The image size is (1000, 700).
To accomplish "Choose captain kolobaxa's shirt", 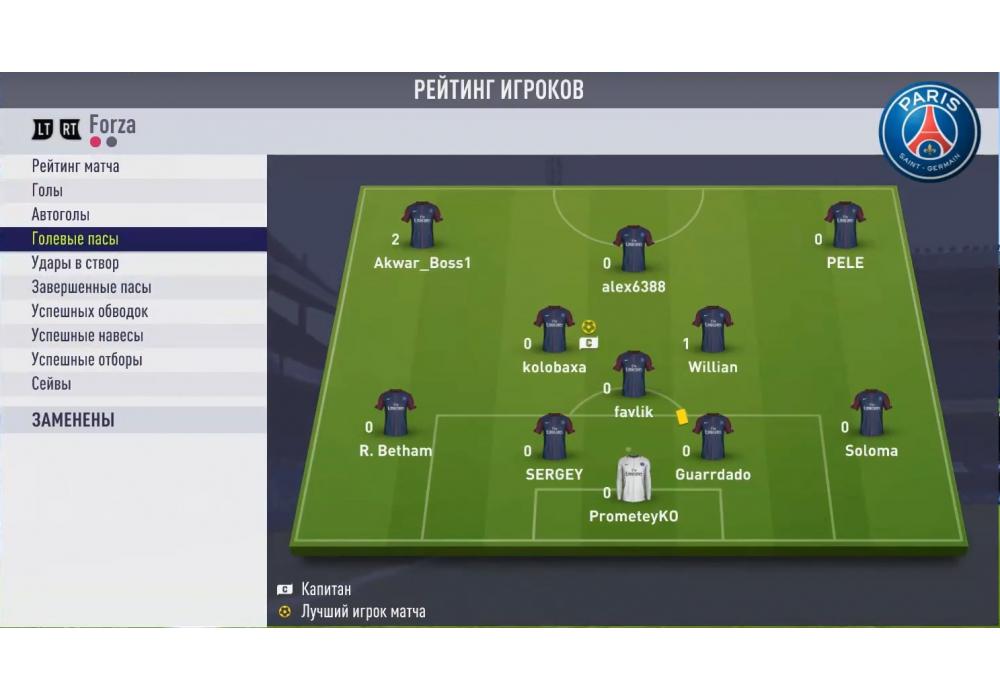I will pos(554,330).
